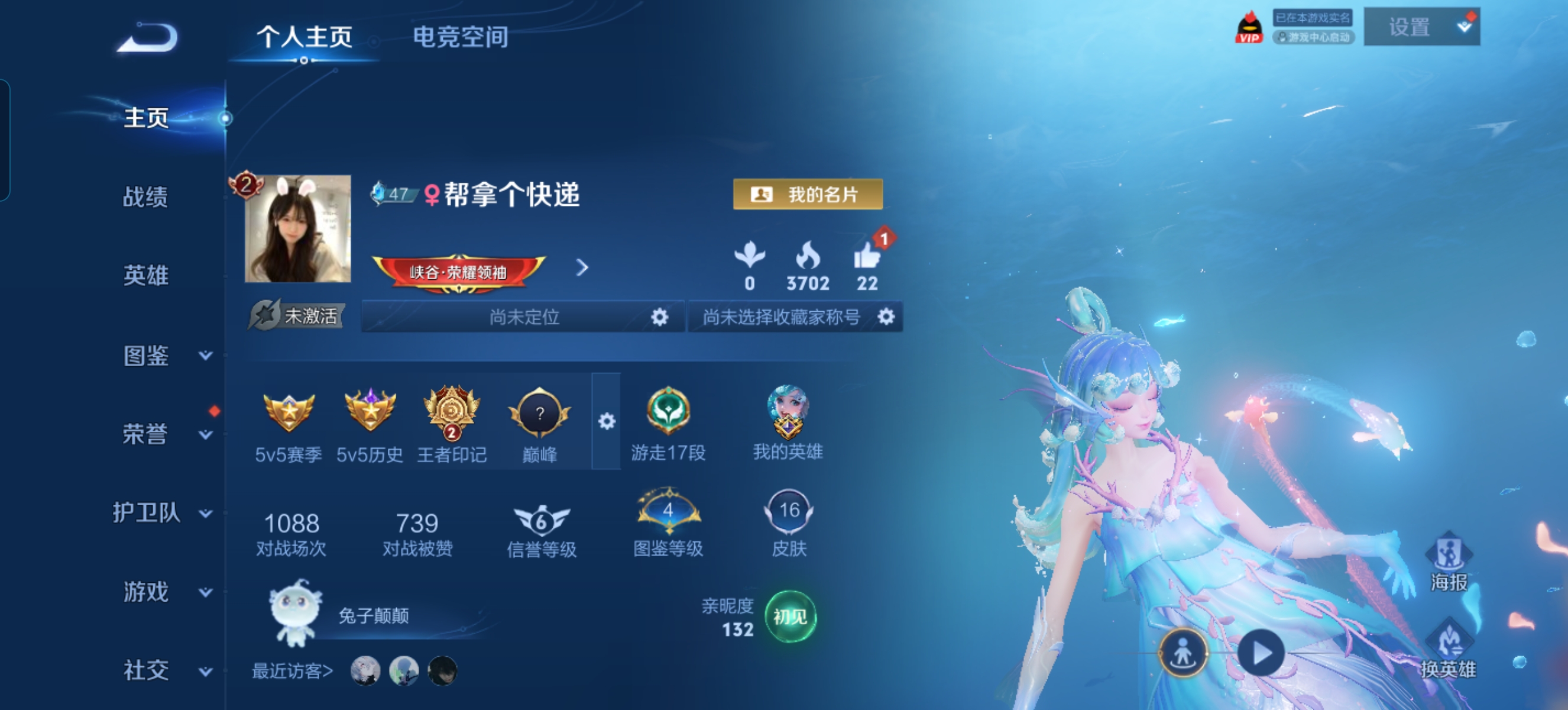Tap the 换英雄 change hero button

pyautogui.click(x=1448, y=650)
